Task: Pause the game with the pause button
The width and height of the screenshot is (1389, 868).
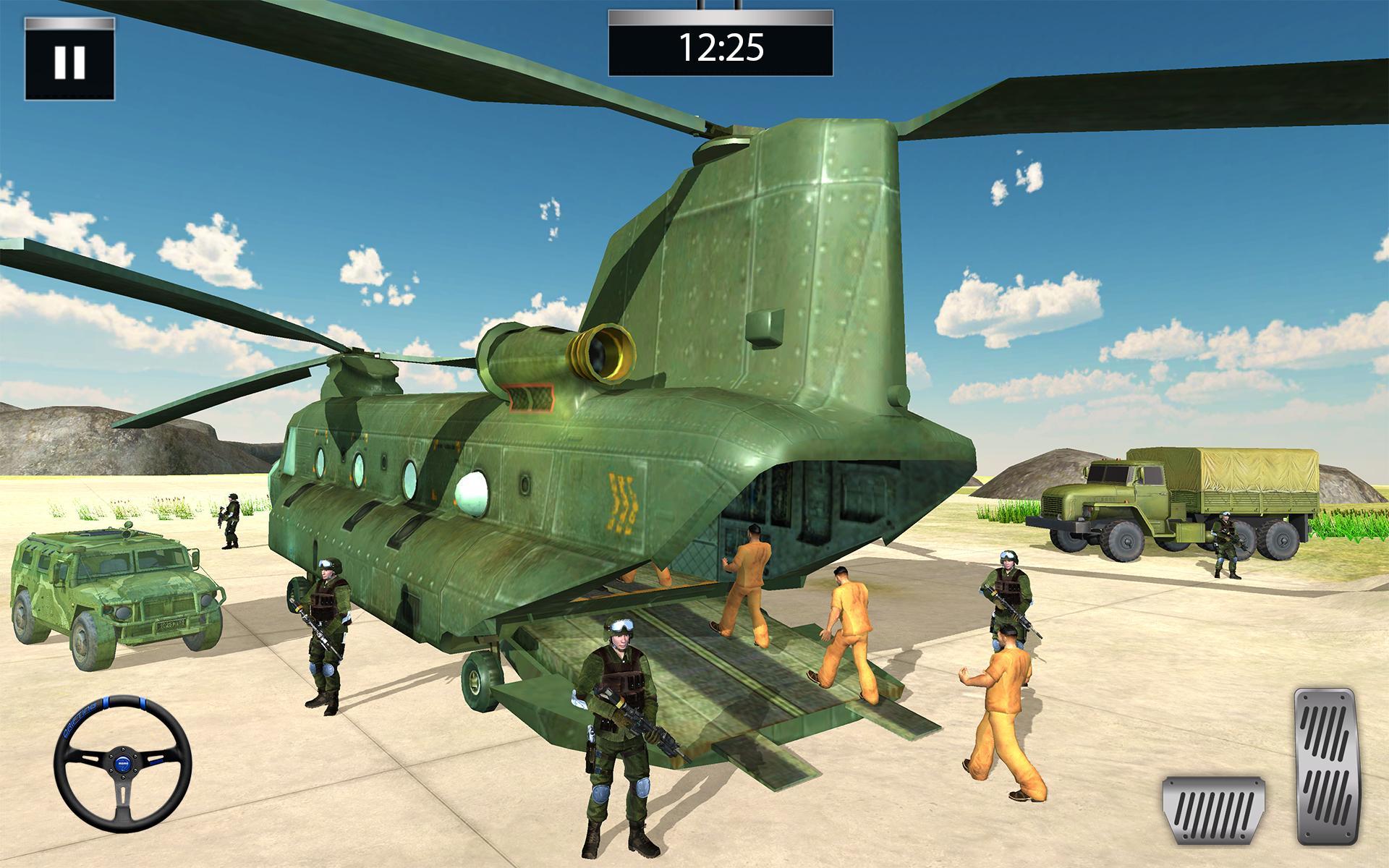Action: click(69, 61)
